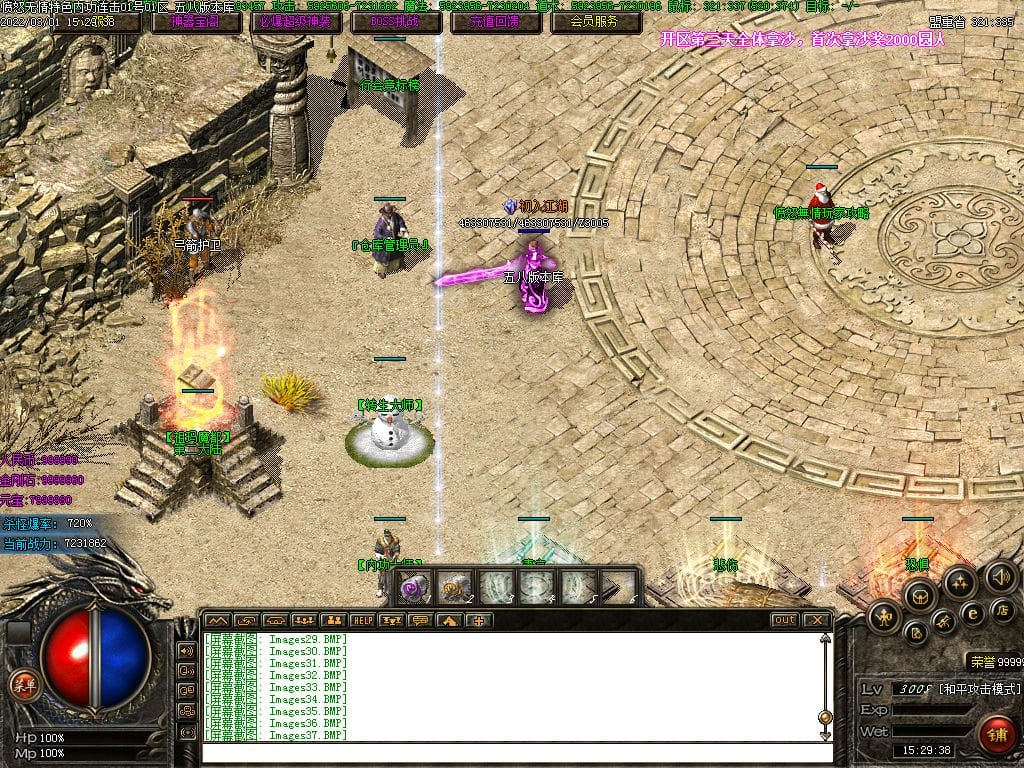Use the purple orb item in hotbar slot 1
Image resolution: width=1024 pixels, height=768 pixels.
415,589
